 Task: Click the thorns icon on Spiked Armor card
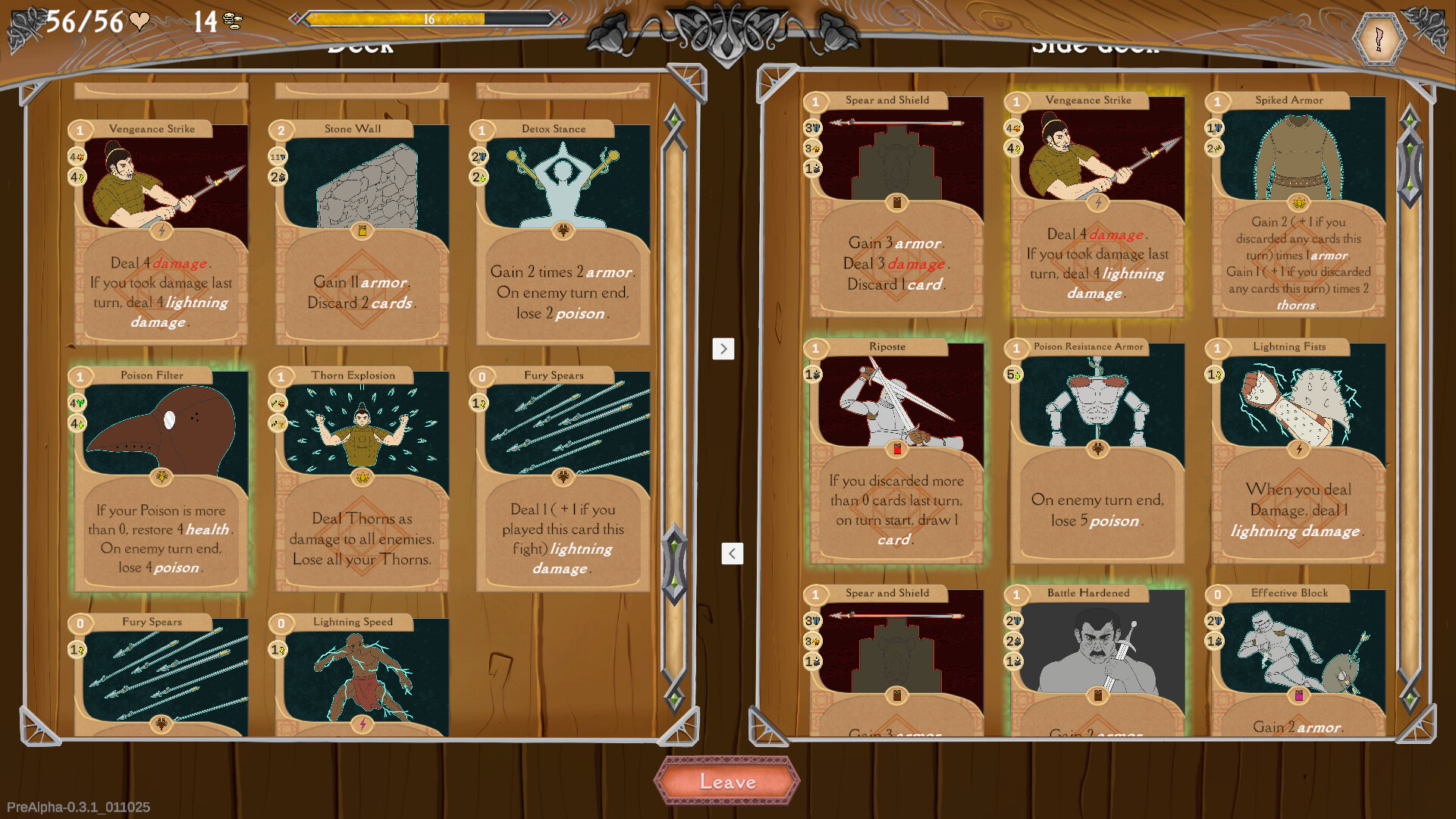point(1298,203)
